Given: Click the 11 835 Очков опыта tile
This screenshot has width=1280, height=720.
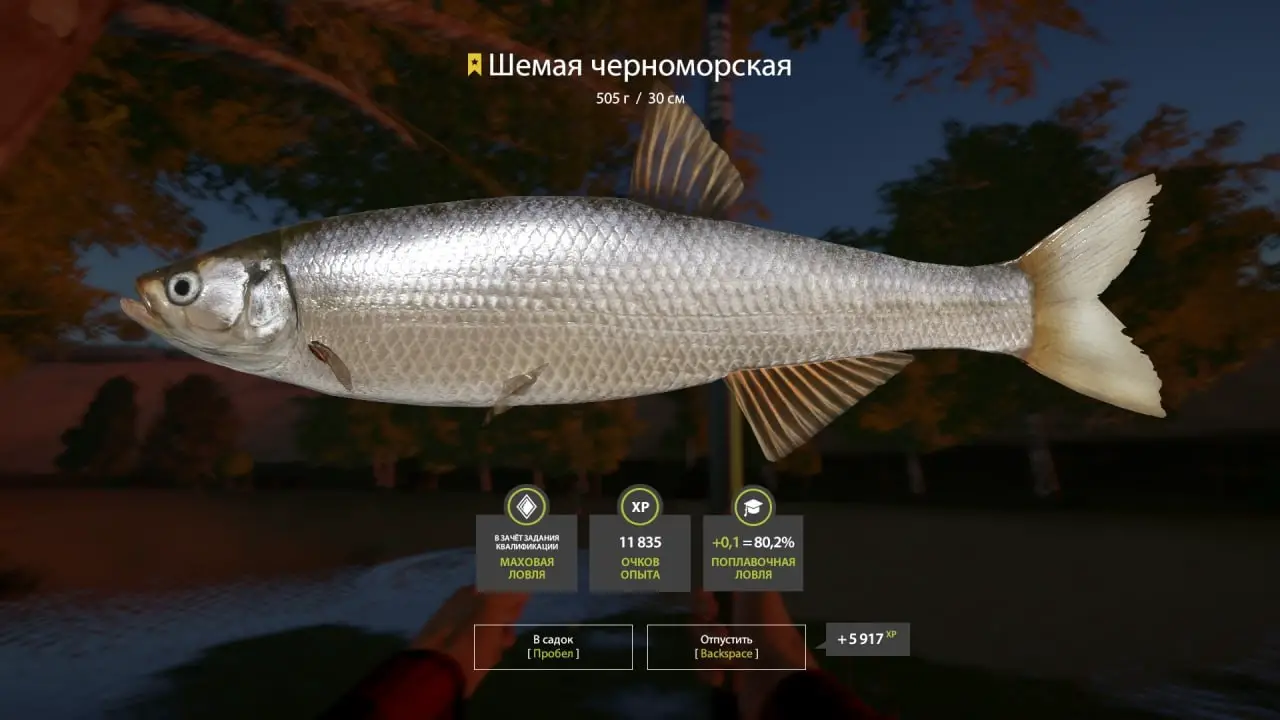Looking at the screenshot, I should (640, 552).
